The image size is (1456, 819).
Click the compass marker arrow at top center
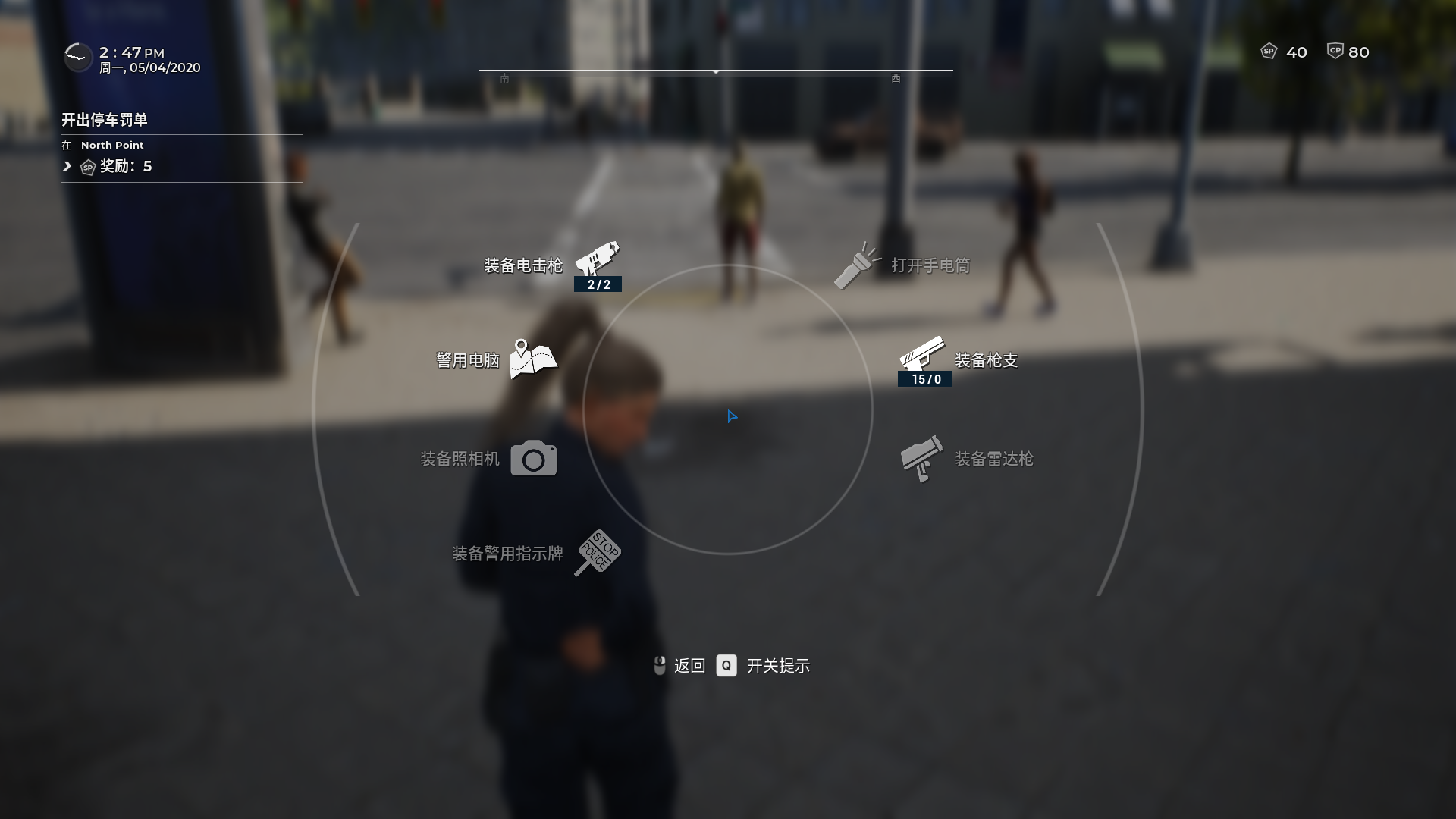714,72
